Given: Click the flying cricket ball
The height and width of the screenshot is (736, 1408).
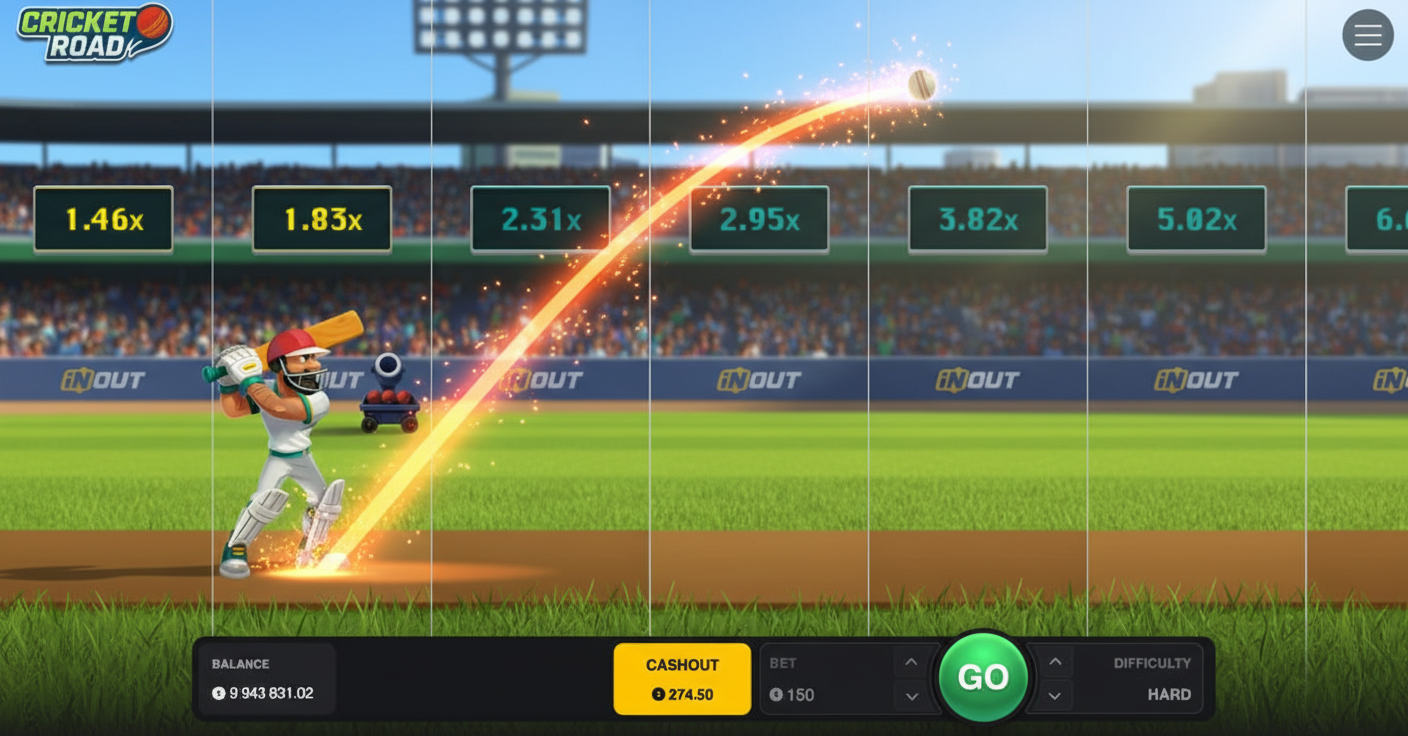Looking at the screenshot, I should 920,84.
